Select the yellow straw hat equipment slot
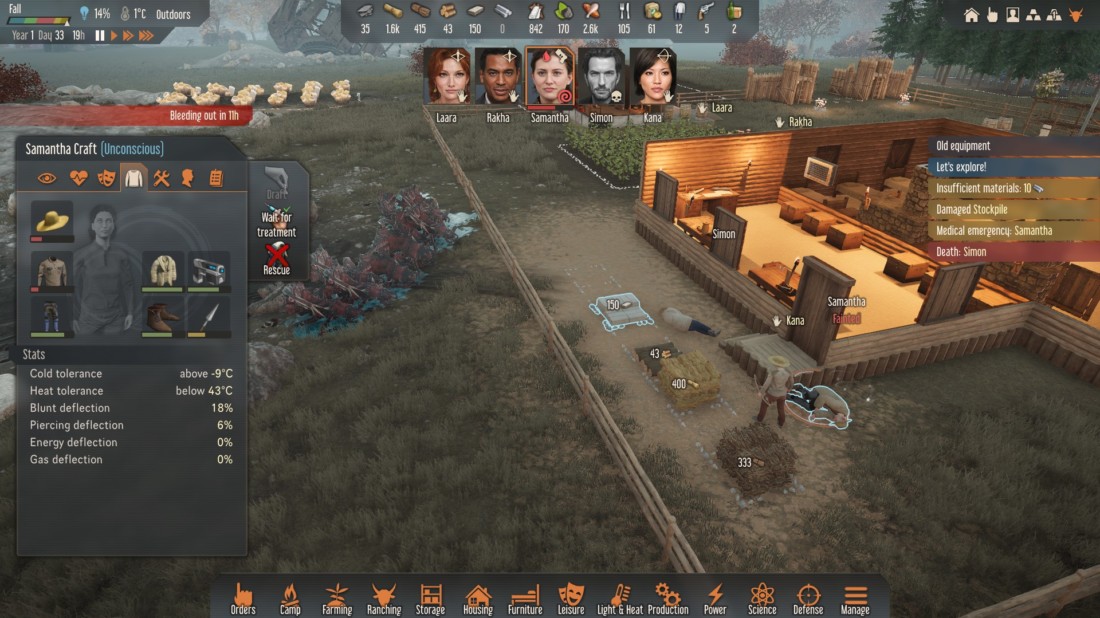The height and width of the screenshot is (618, 1100). (52, 220)
